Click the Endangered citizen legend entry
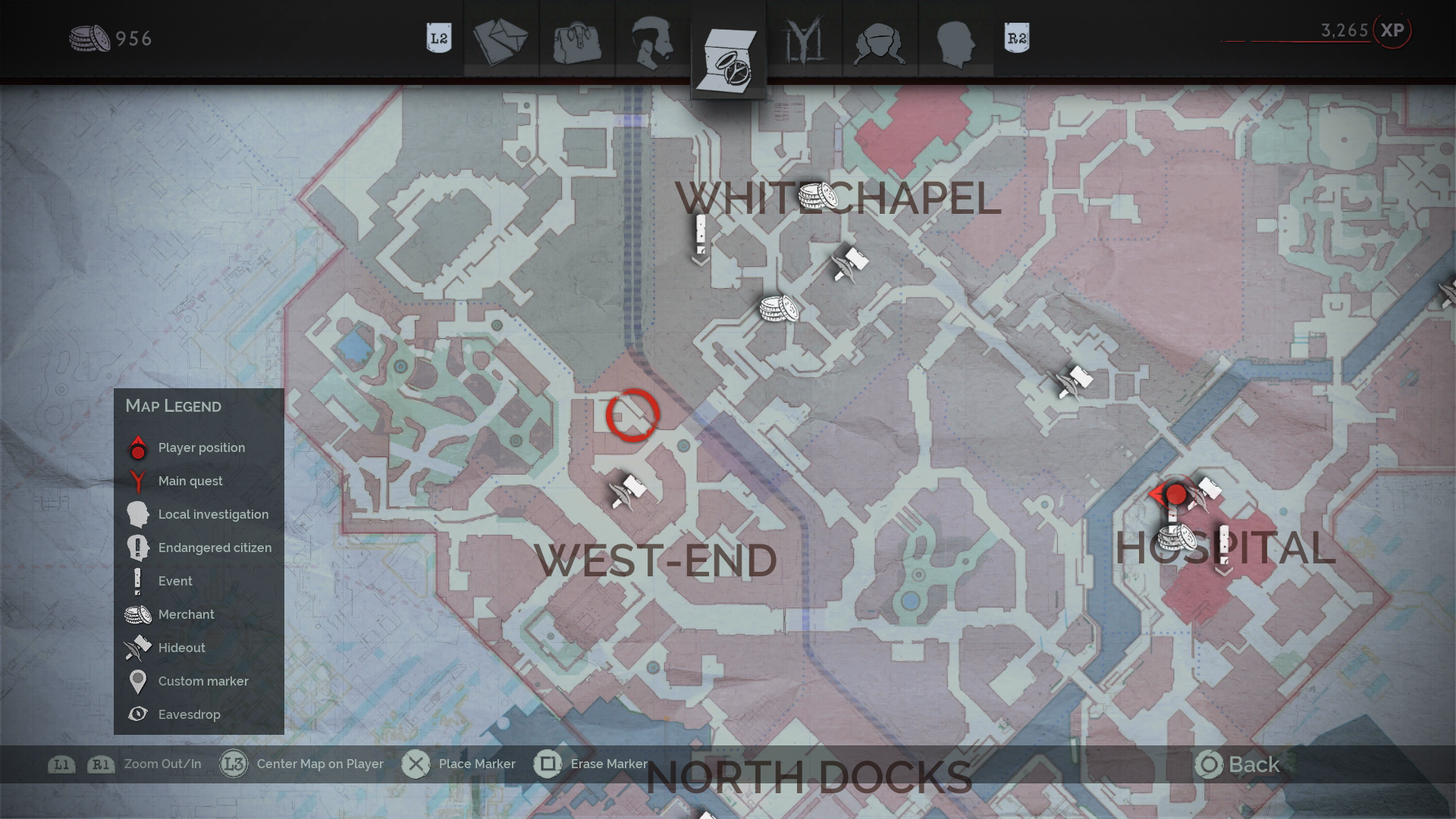 (x=214, y=548)
